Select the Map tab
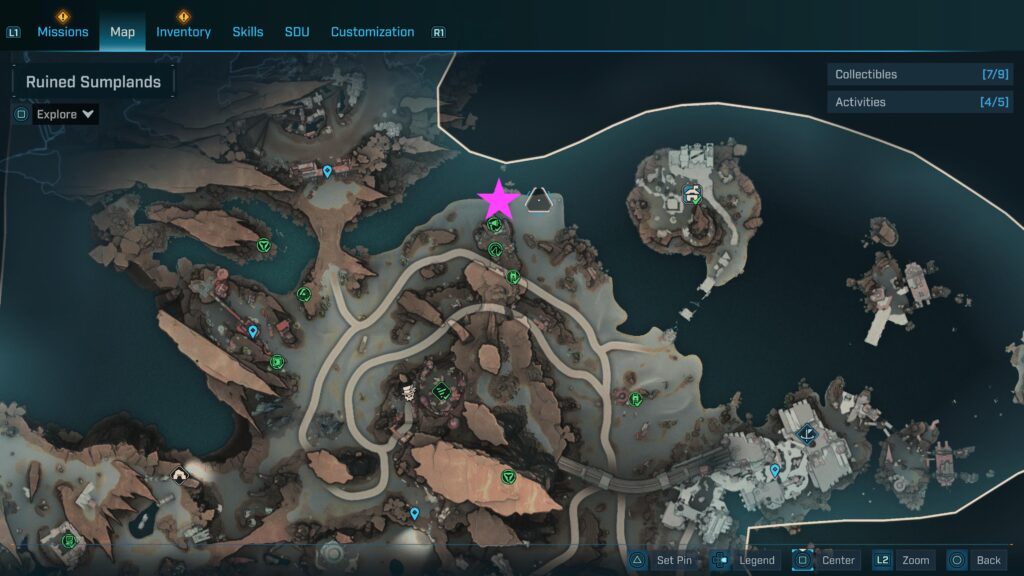 pyautogui.click(x=122, y=32)
